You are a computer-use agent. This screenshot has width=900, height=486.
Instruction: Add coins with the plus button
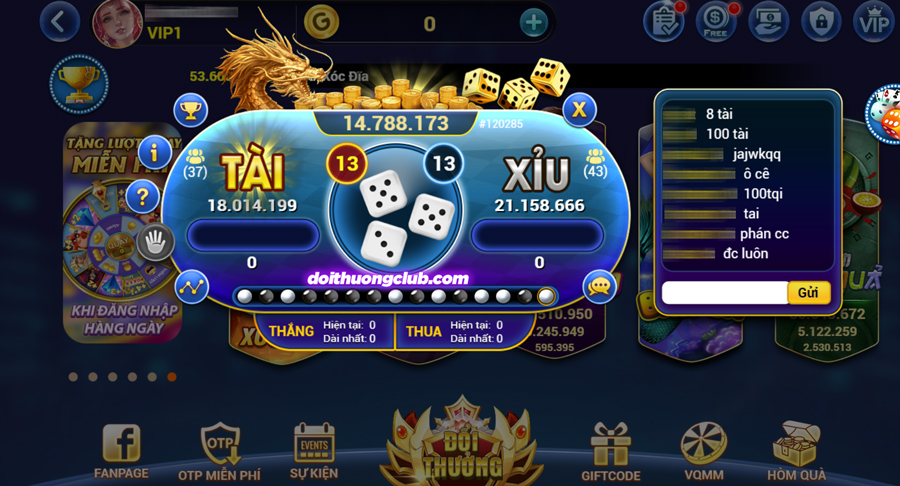coord(534,22)
